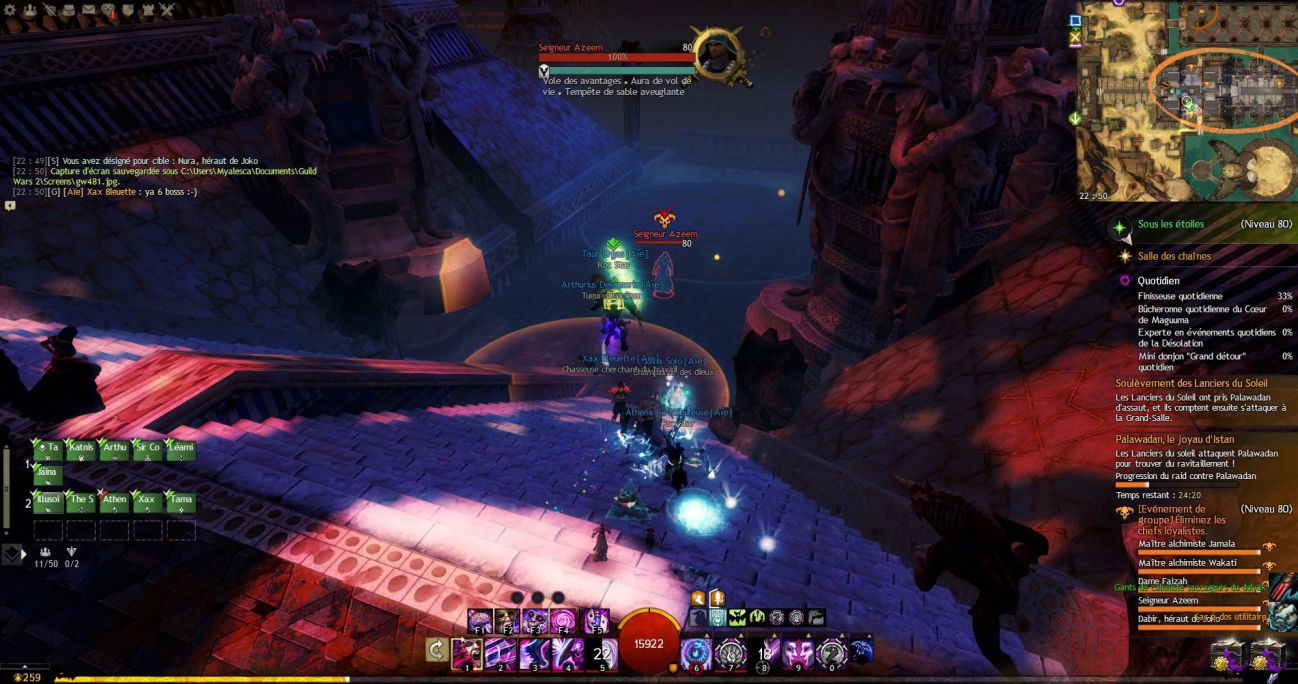
Task: Activate the F1 shatter skill
Action: 479,621
